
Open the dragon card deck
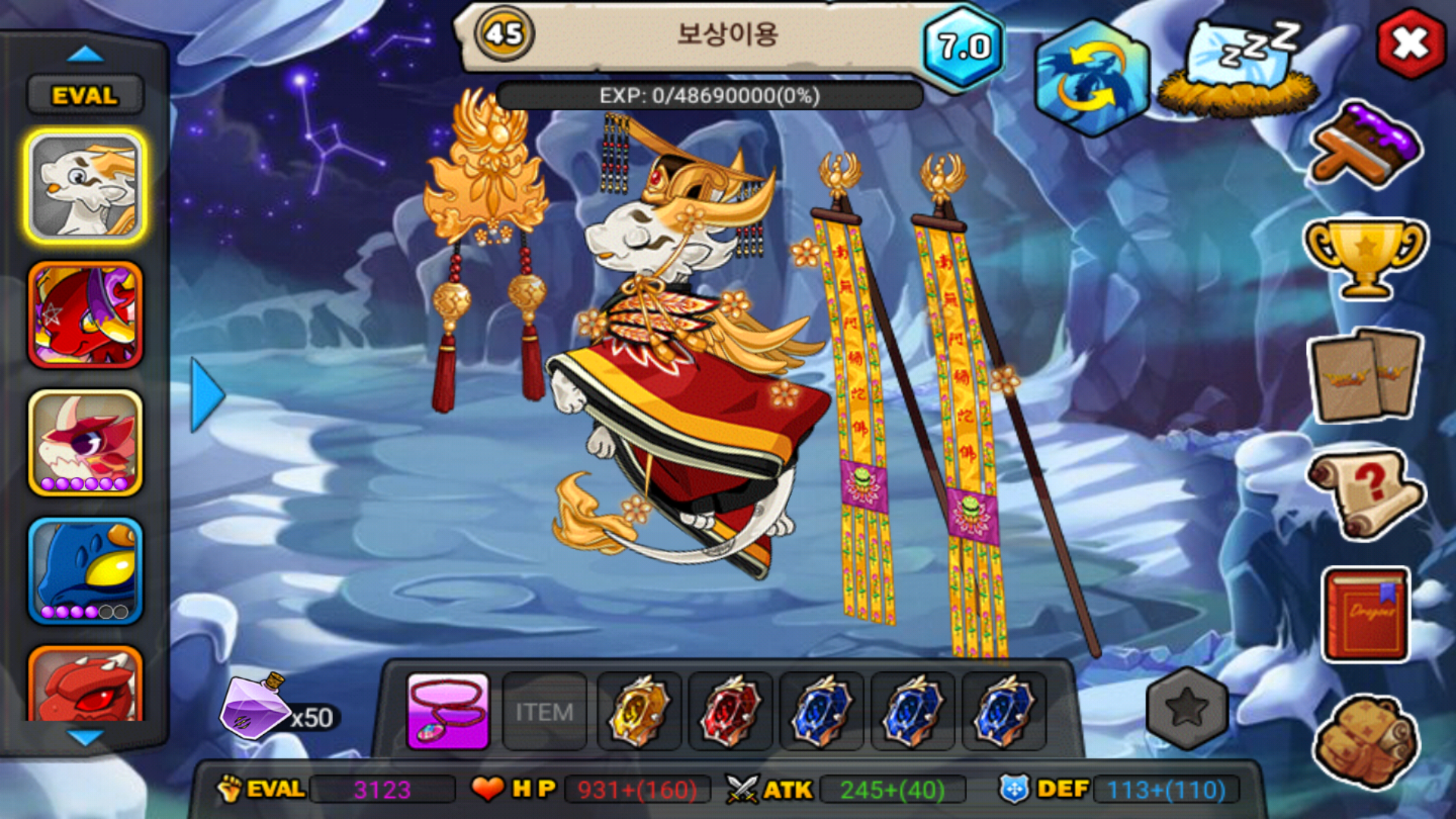[1367, 375]
